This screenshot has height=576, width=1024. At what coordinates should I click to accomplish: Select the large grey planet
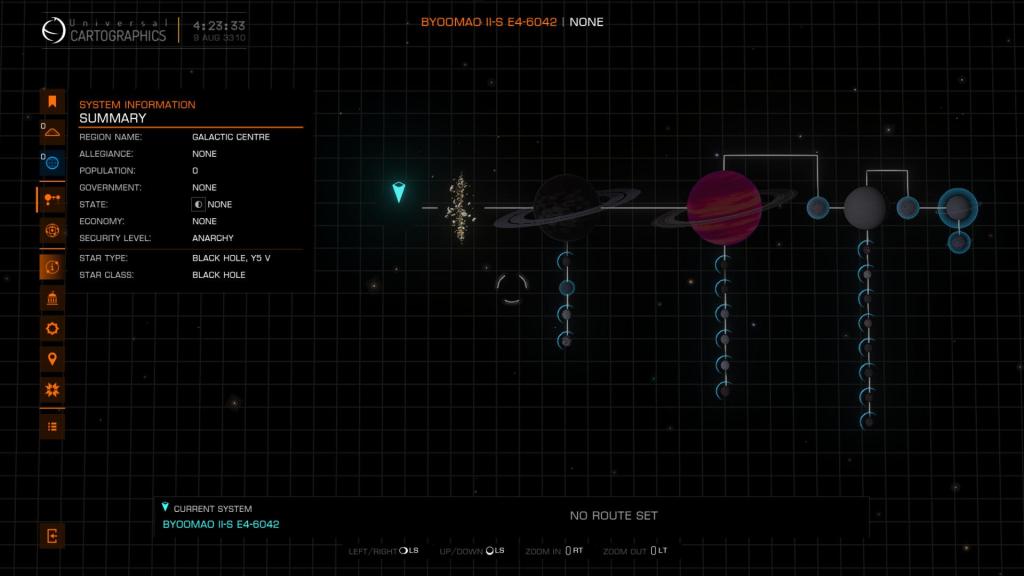865,208
